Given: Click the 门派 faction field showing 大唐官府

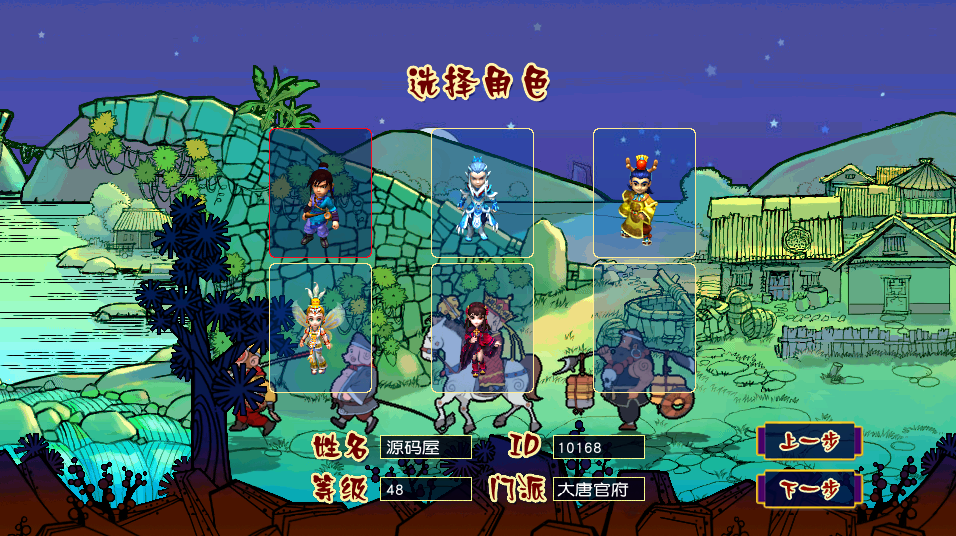Looking at the screenshot, I should (x=598, y=489).
